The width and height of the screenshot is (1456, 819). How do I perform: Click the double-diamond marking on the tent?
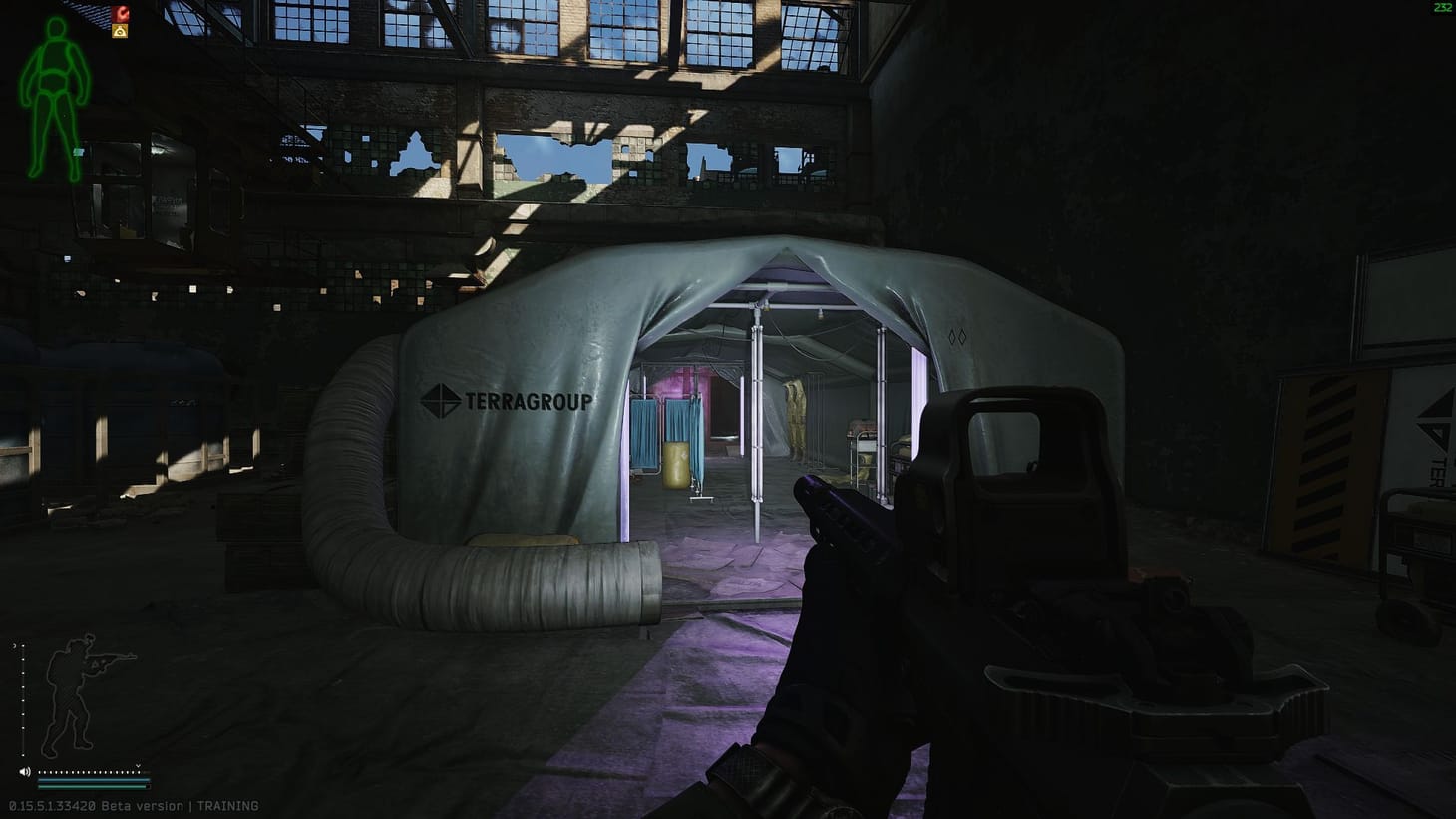click(x=958, y=337)
